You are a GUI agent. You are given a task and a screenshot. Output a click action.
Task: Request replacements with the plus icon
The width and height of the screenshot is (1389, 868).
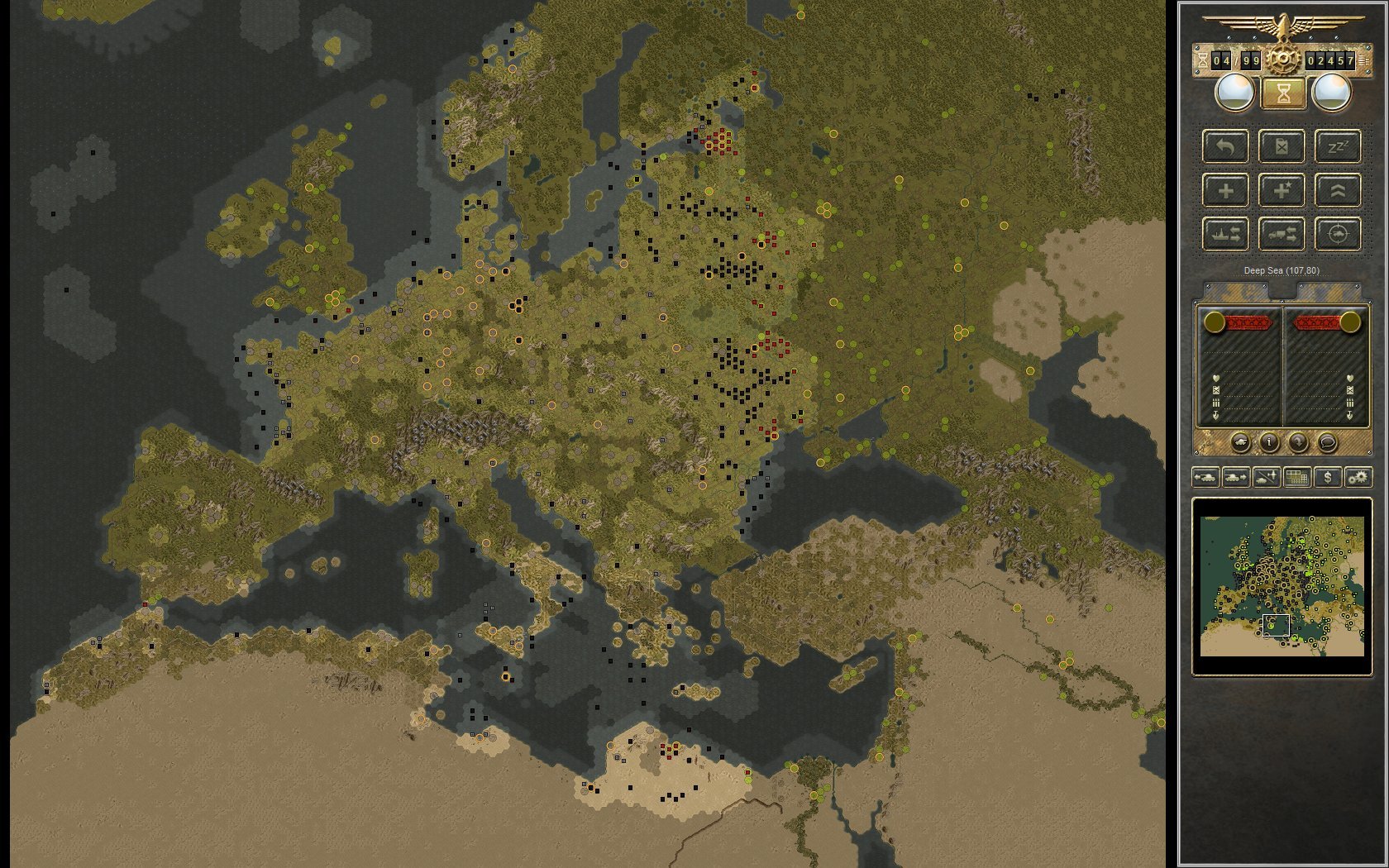[x=1226, y=190]
